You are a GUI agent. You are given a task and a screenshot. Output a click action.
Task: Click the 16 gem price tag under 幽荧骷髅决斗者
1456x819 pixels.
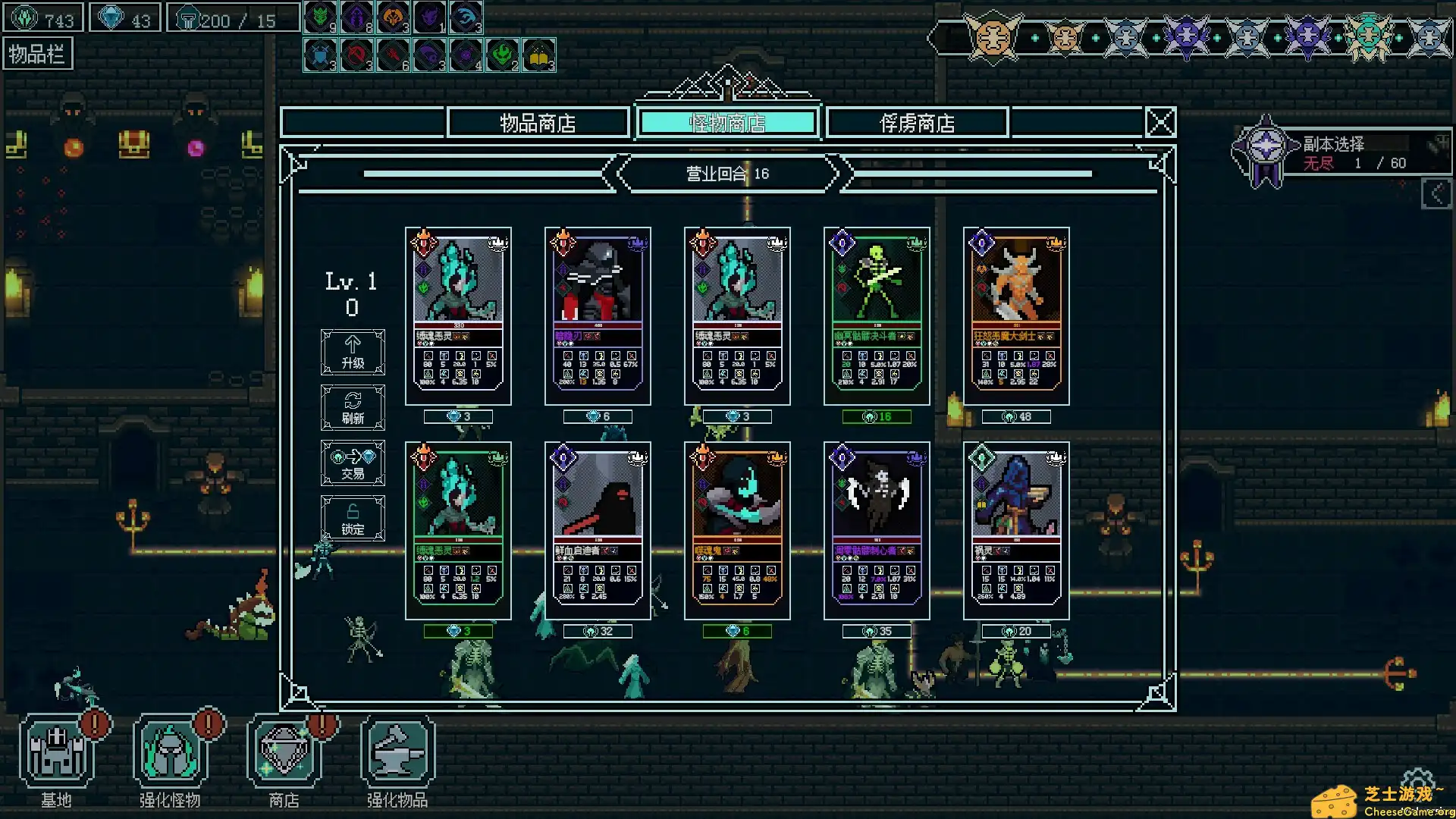tap(877, 416)
